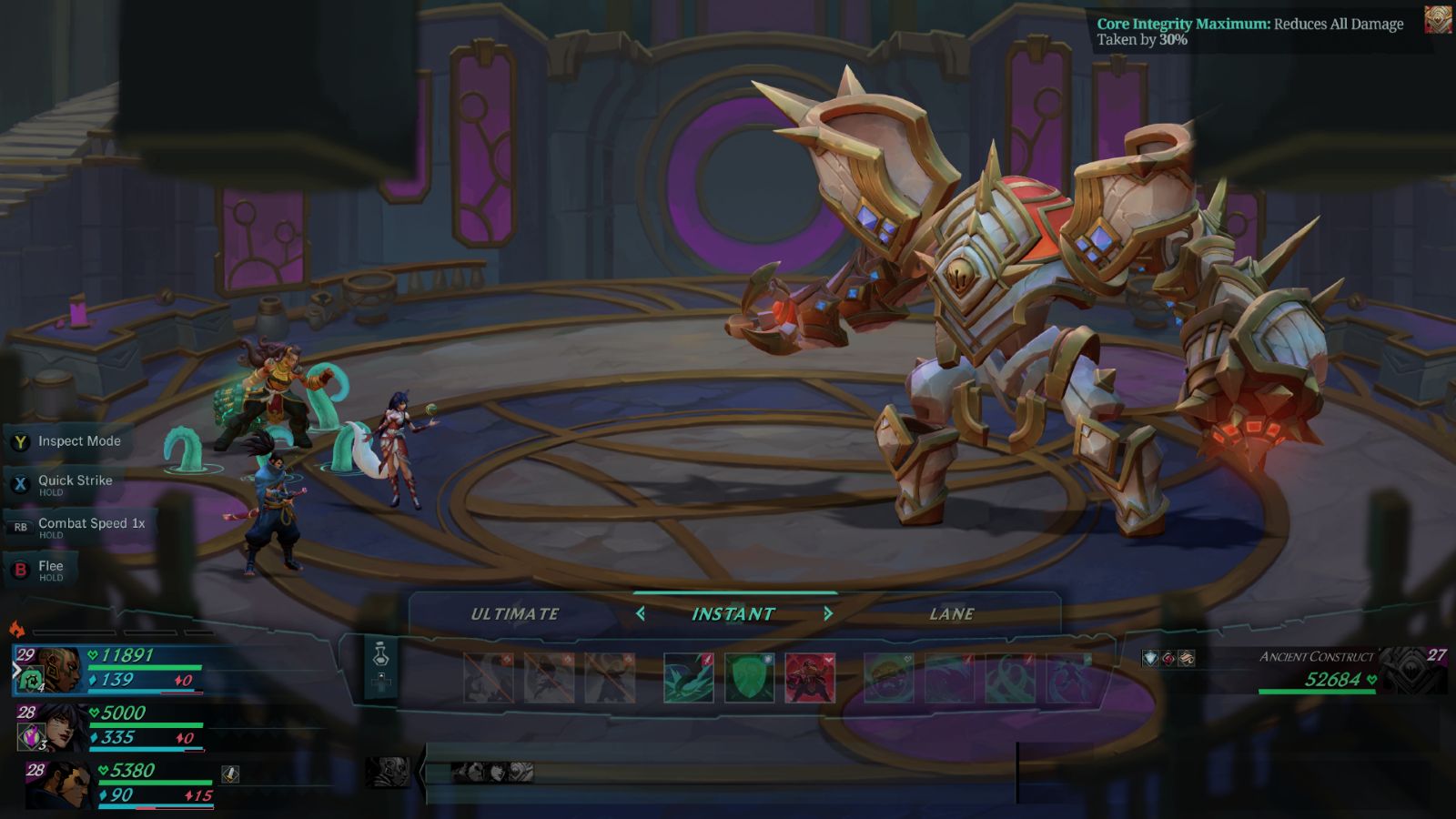Toggle Combat Speed 1x

91,525
